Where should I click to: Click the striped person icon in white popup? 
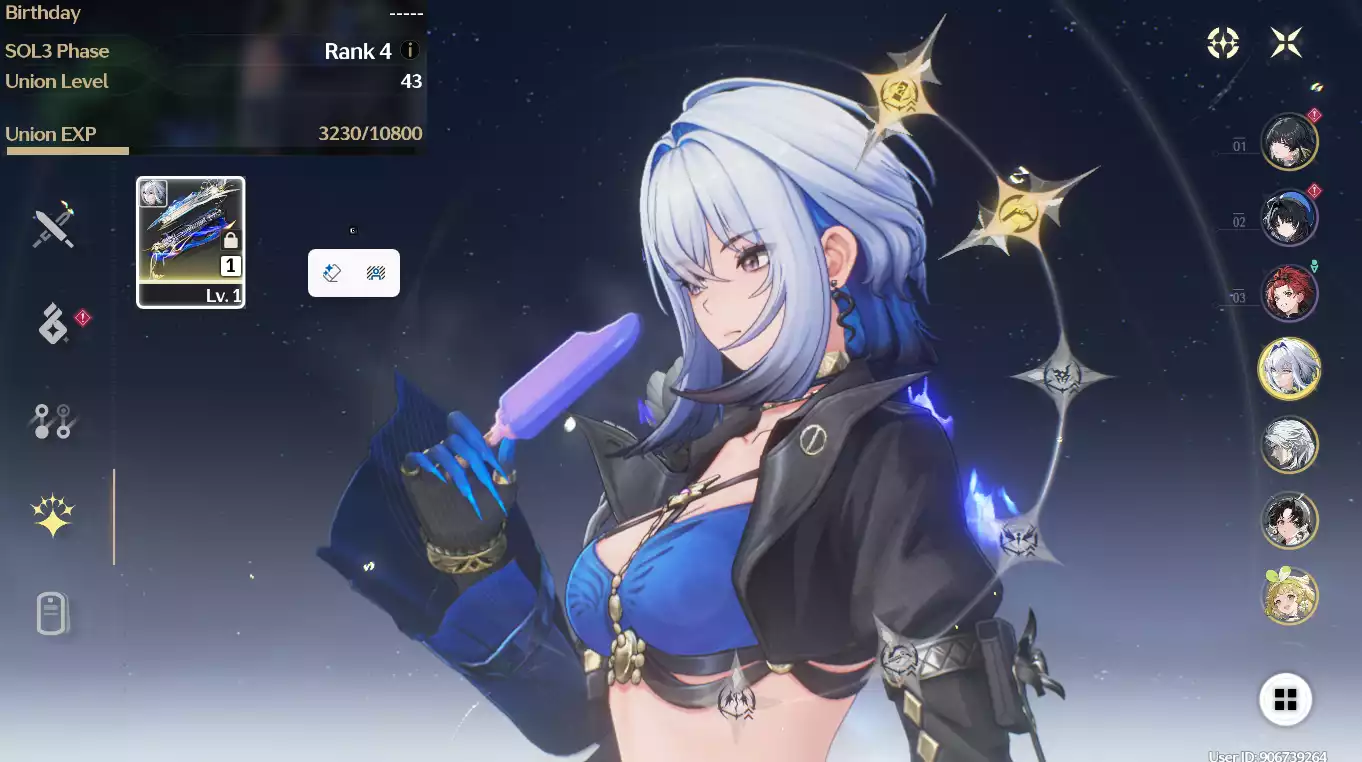376,273
